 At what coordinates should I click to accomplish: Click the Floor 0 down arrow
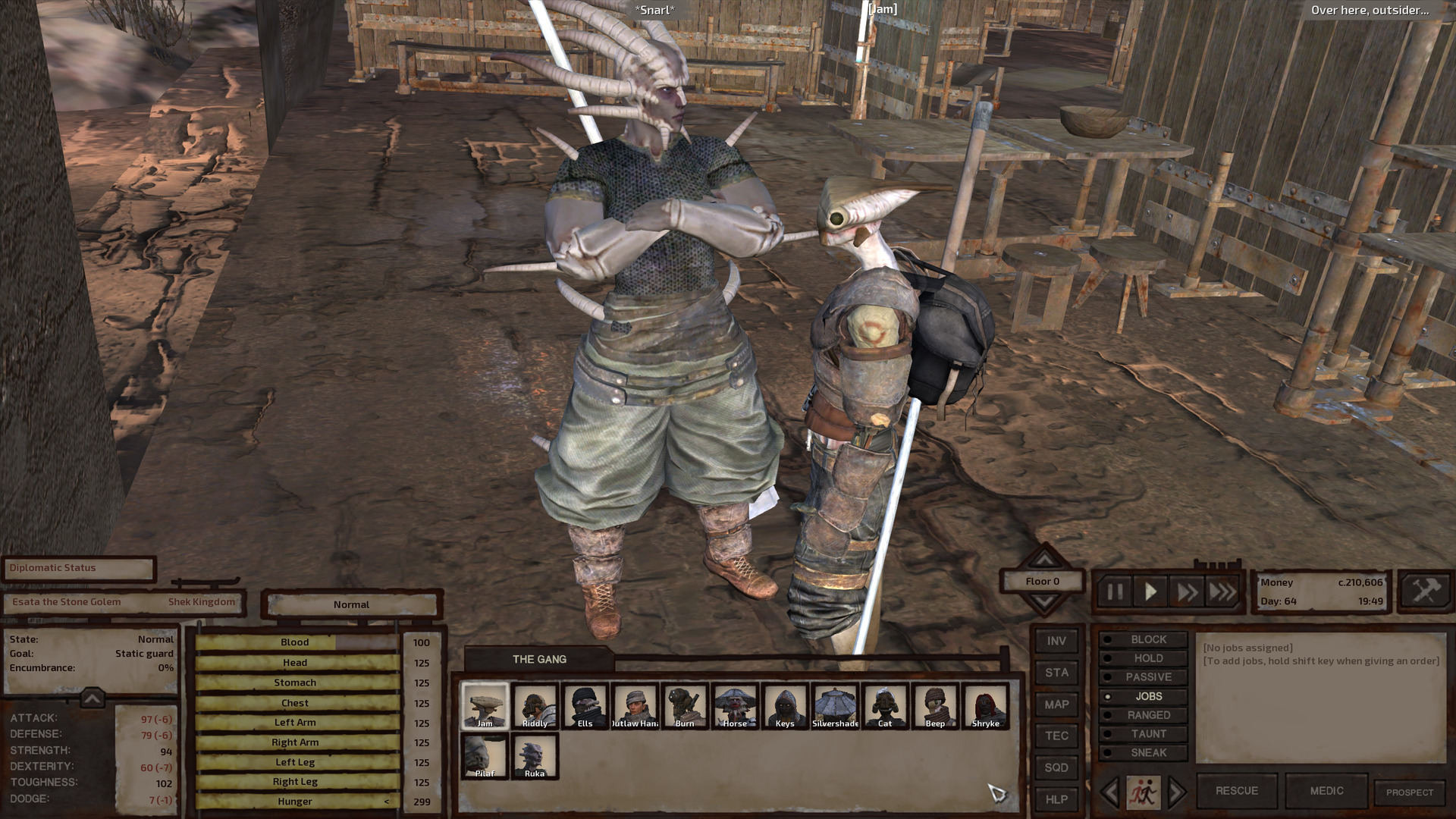(x=1044, y=599)
